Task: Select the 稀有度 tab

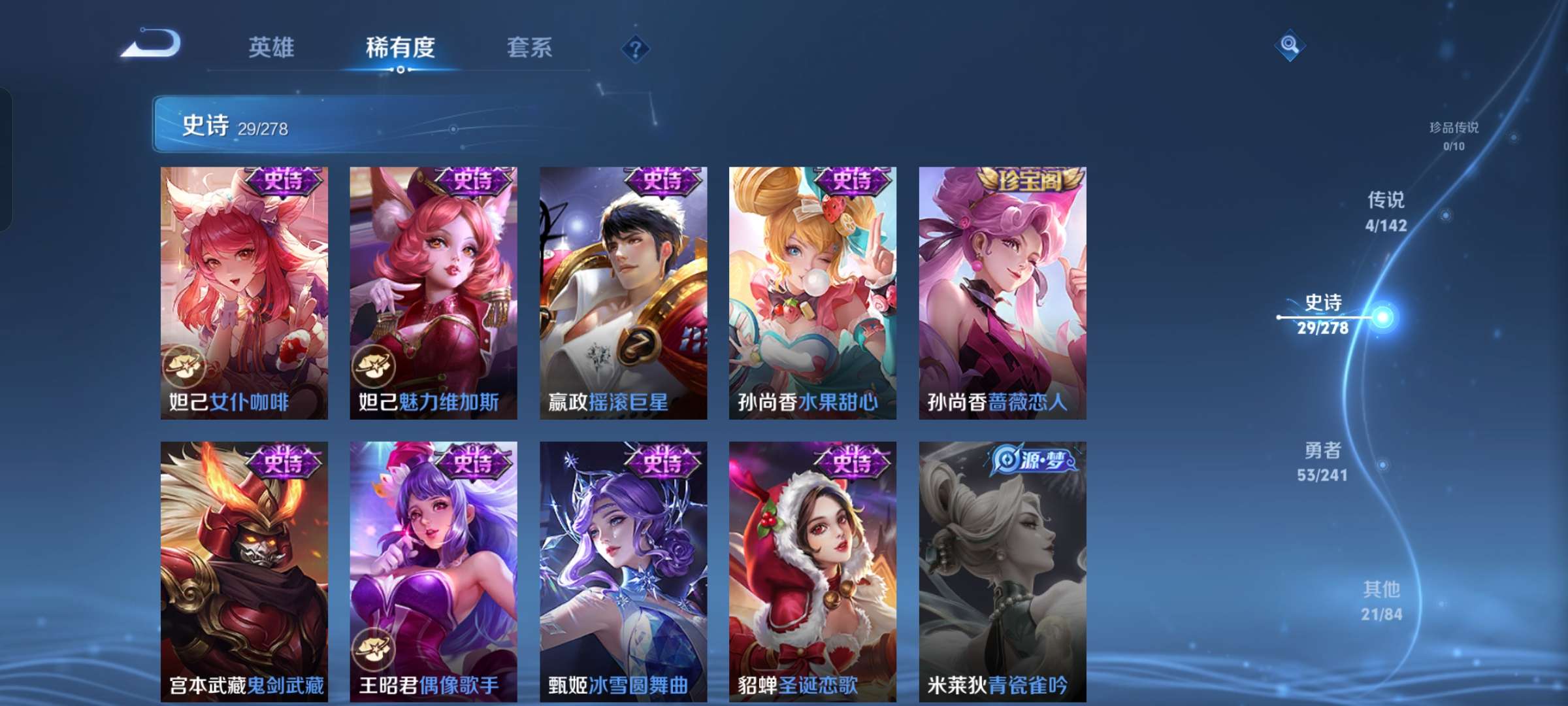Action: click(x=400, y=48)
